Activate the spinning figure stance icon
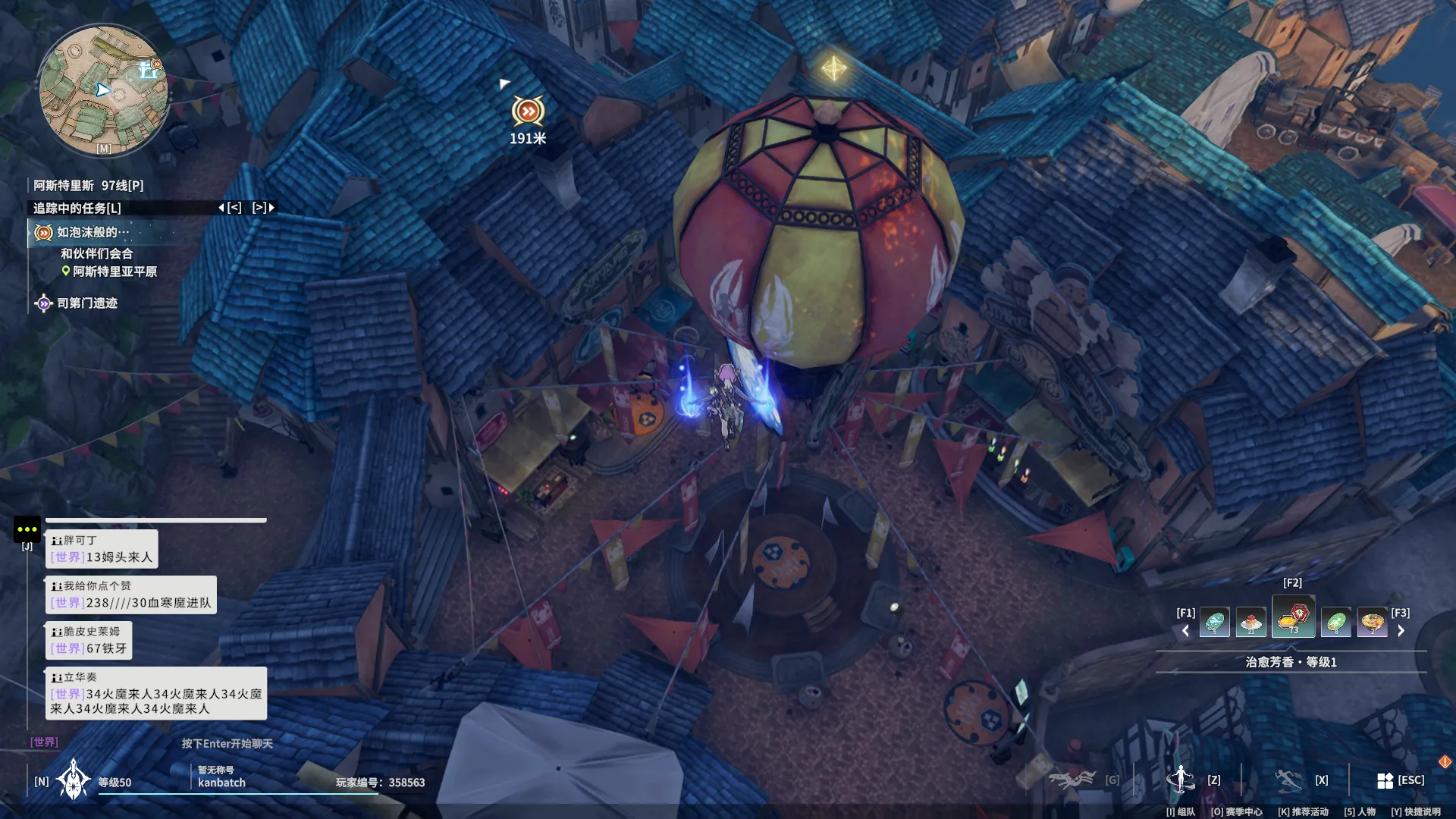1456x819 pixels. [1180, 779]
